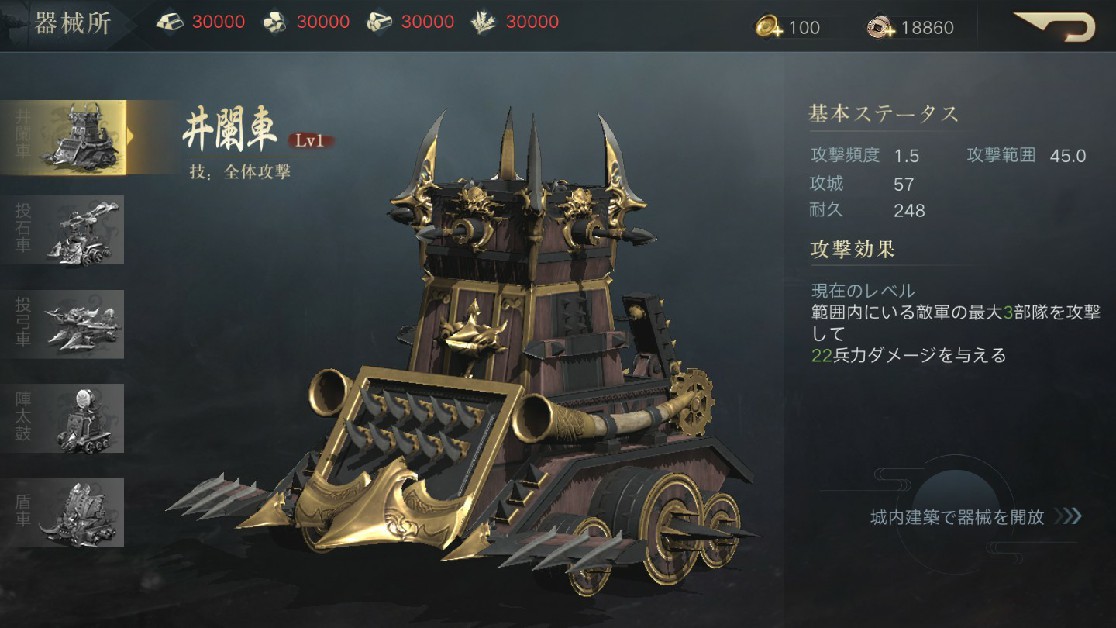The height and width of the screenshot is (628, 1116).
Task: Go back with the return arrow button
Action: (1055, 26)
